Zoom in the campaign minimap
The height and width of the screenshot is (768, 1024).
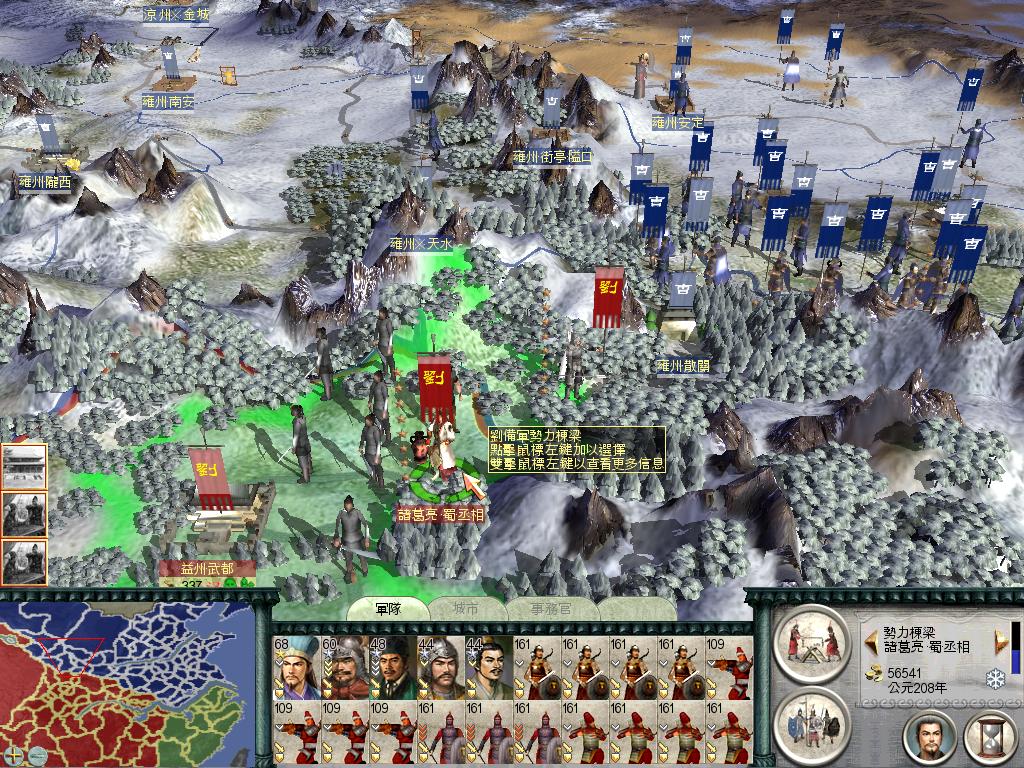(14, 754)
